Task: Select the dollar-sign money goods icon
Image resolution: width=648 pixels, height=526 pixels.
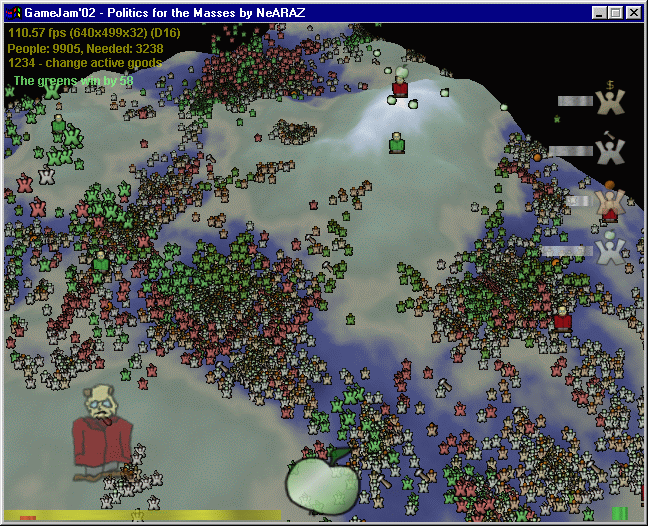Action: pyautogui.click(x=608, y=100)
